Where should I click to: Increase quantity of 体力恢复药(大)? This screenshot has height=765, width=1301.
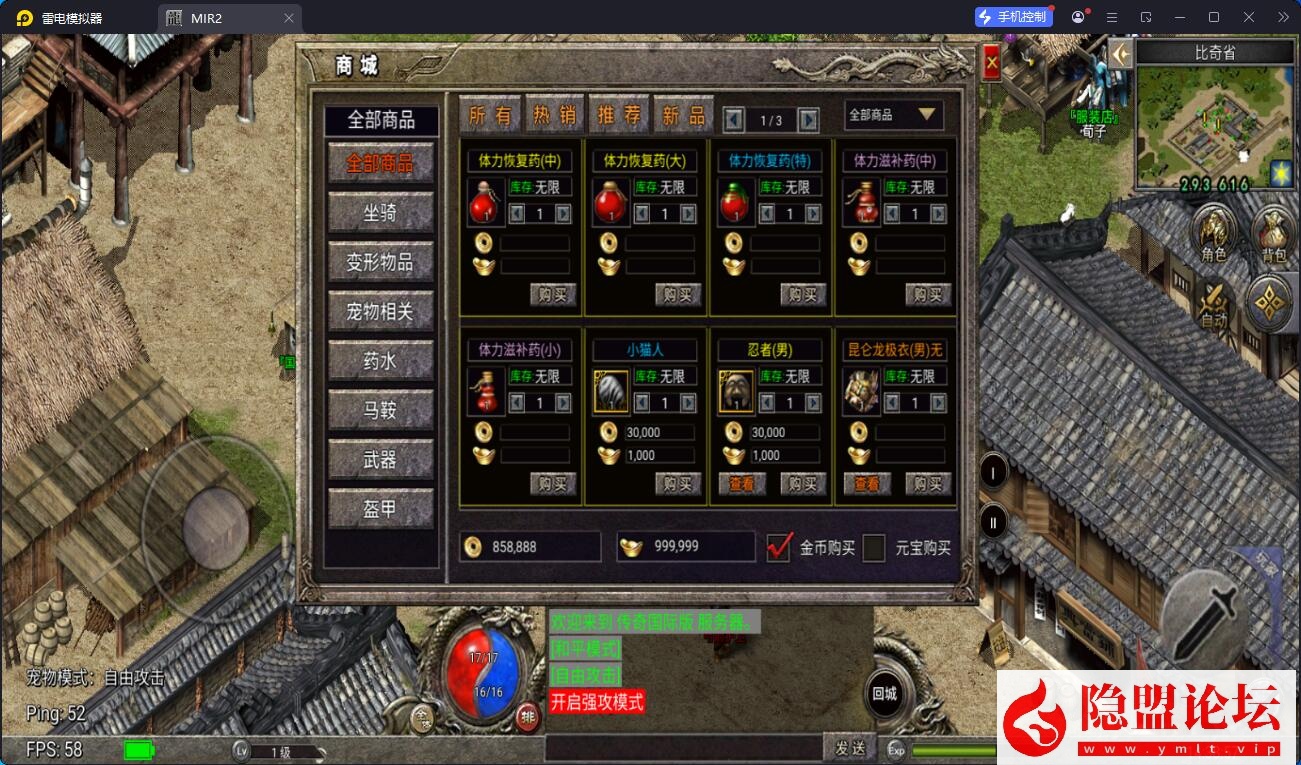(688, 213)
